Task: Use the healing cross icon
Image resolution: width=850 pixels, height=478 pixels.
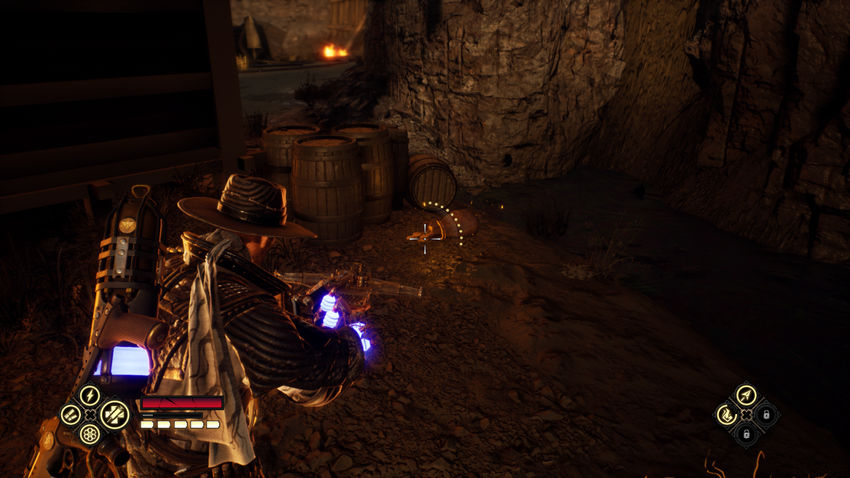Action: coord(114,414)
